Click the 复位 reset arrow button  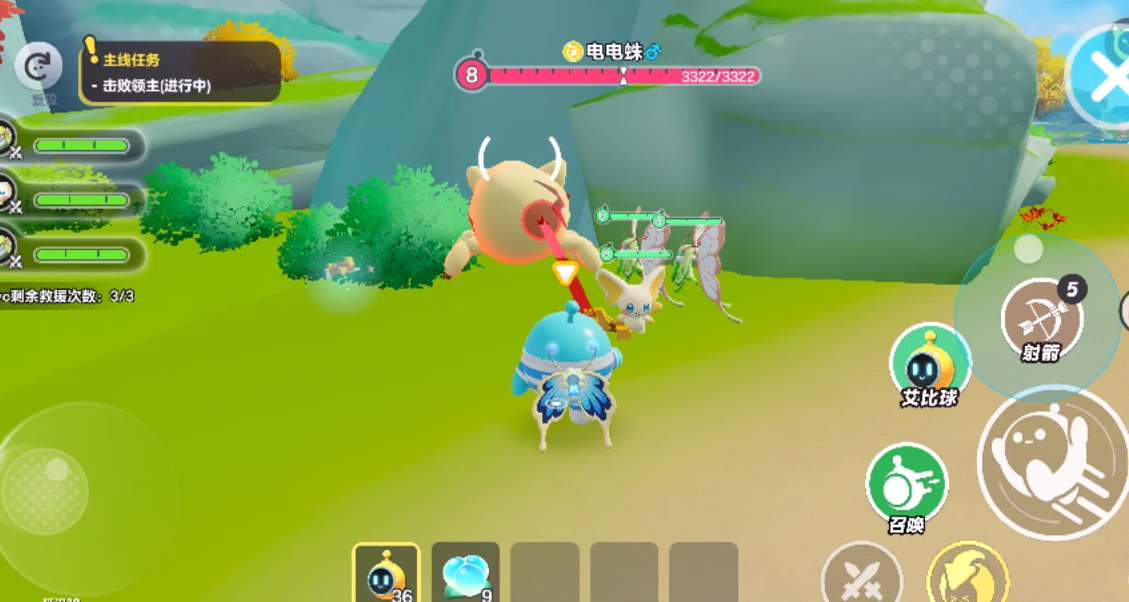(x=39, y=68)
